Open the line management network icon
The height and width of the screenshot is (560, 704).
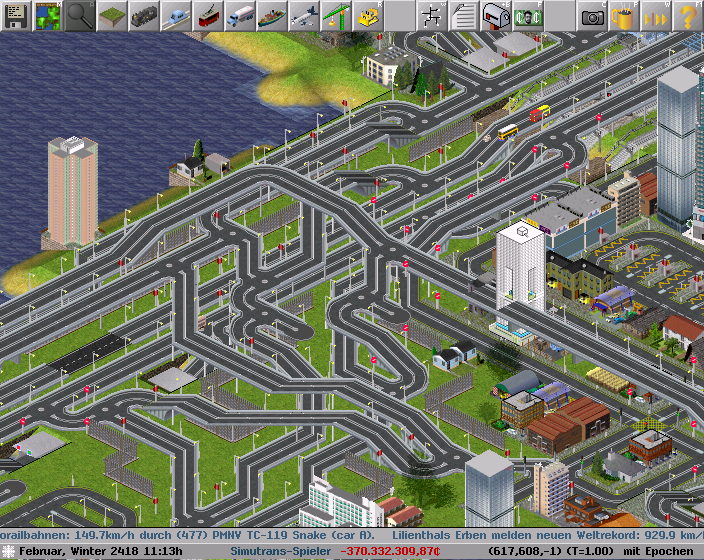click(x=432, y=16)
